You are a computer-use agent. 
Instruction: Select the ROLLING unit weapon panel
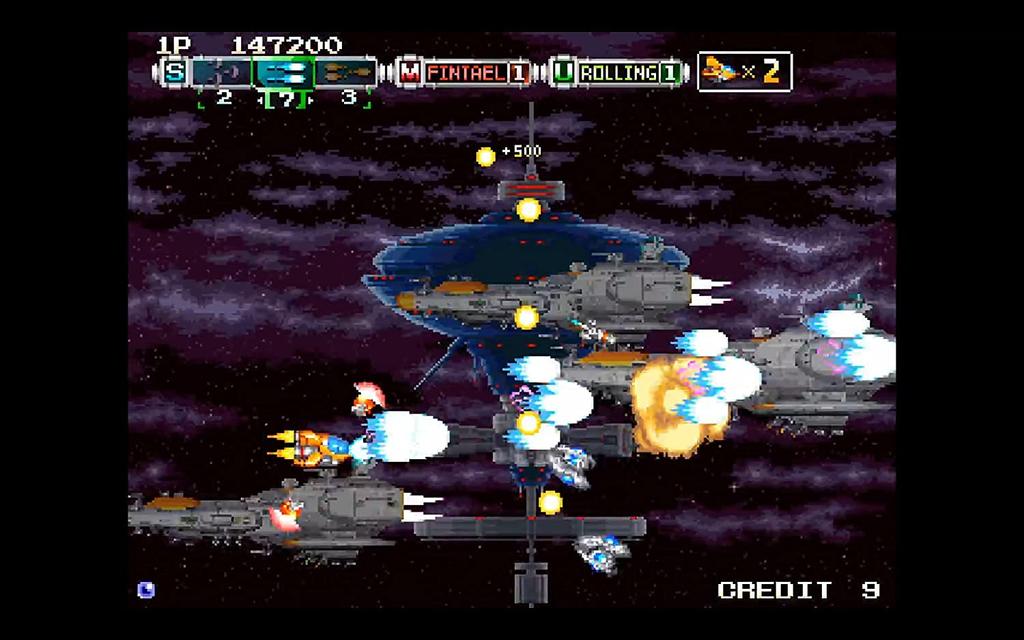(x=619, y=72)
